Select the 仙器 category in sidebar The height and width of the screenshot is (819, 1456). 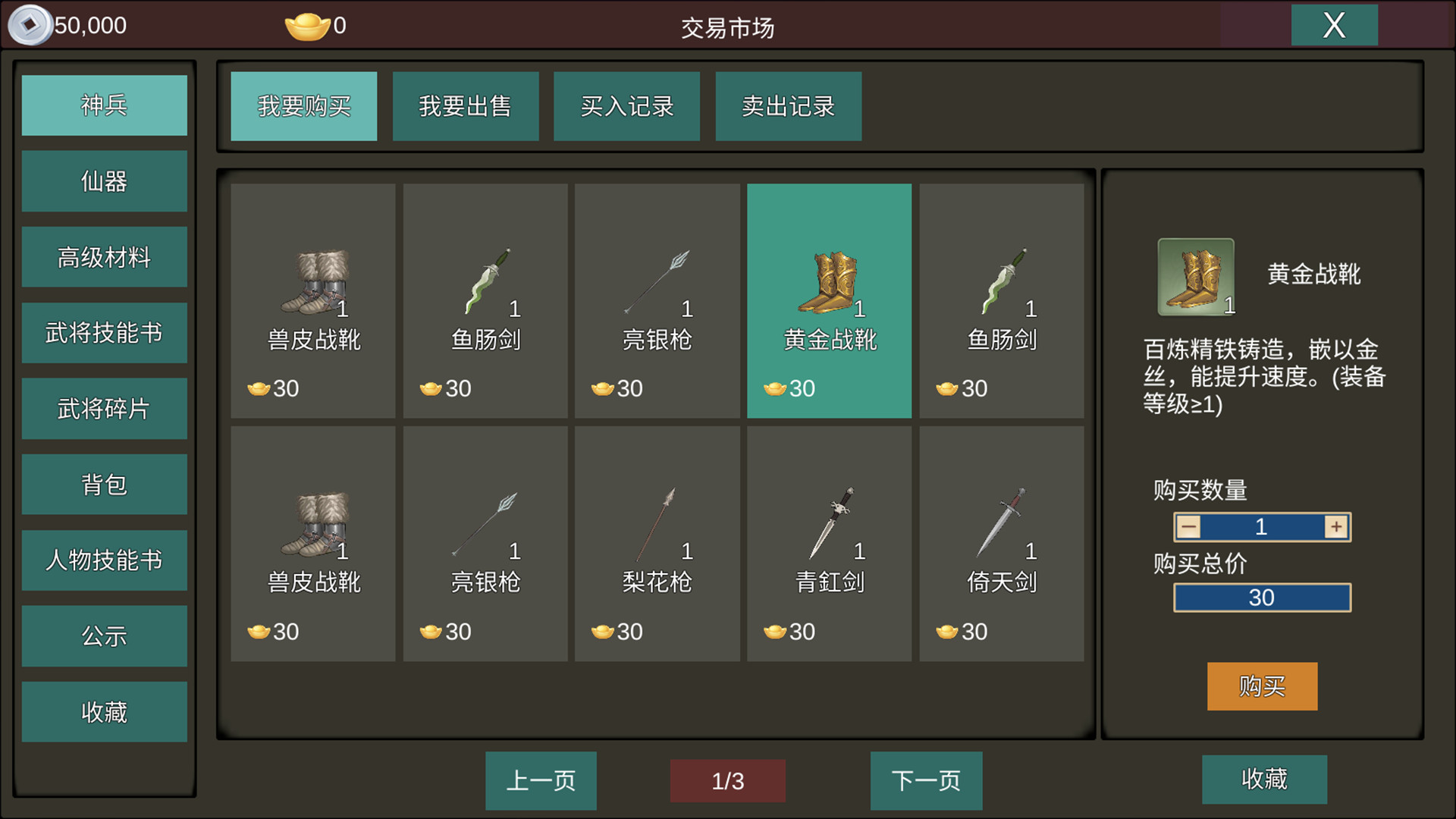(x=104, y=180)
